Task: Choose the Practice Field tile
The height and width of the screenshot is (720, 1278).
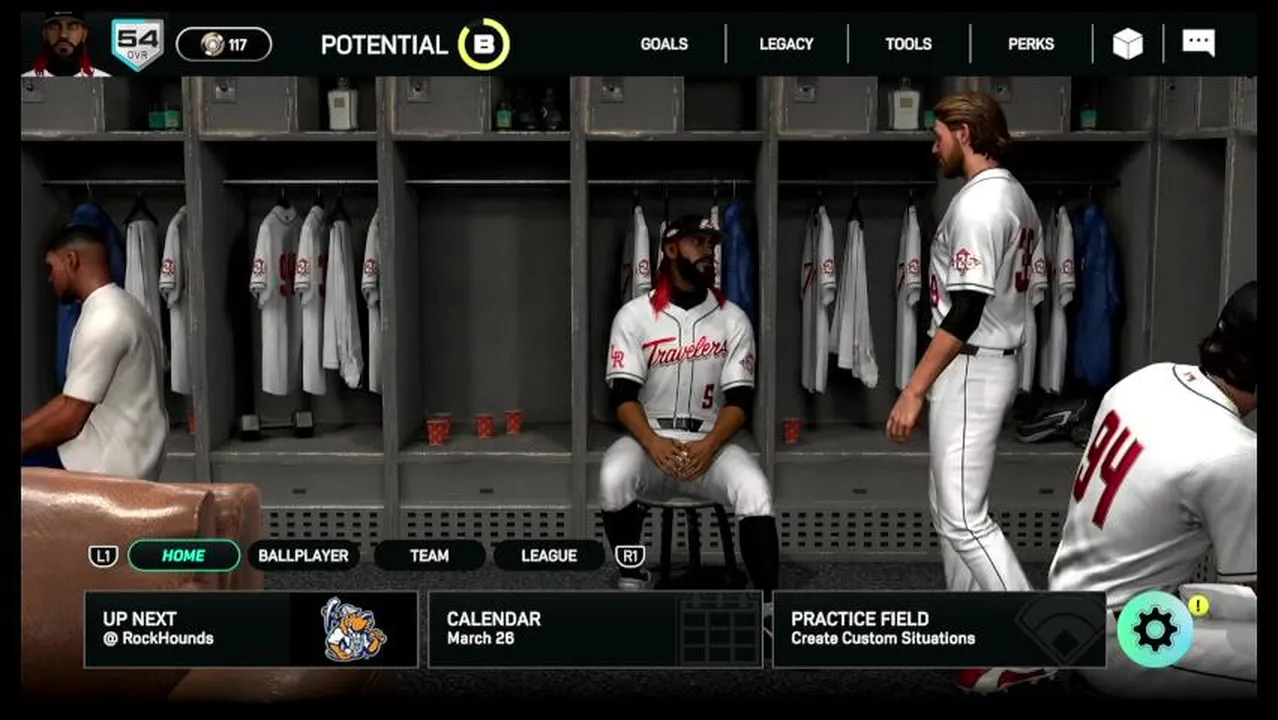Action: 939,629
